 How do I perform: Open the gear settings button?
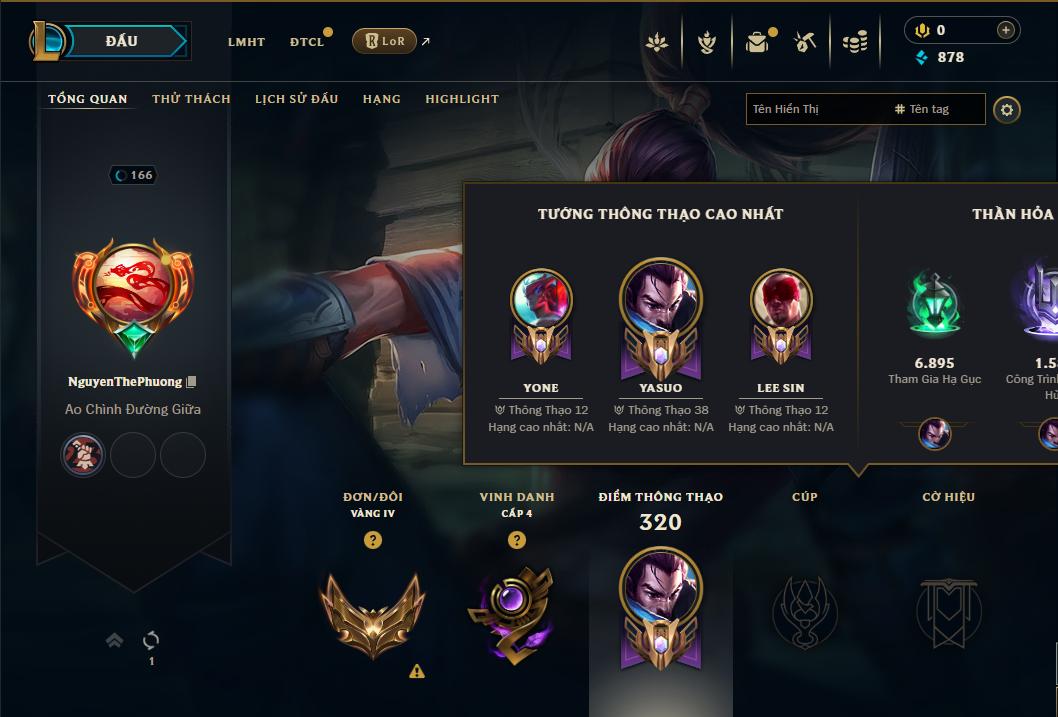tap(1007, 109)
